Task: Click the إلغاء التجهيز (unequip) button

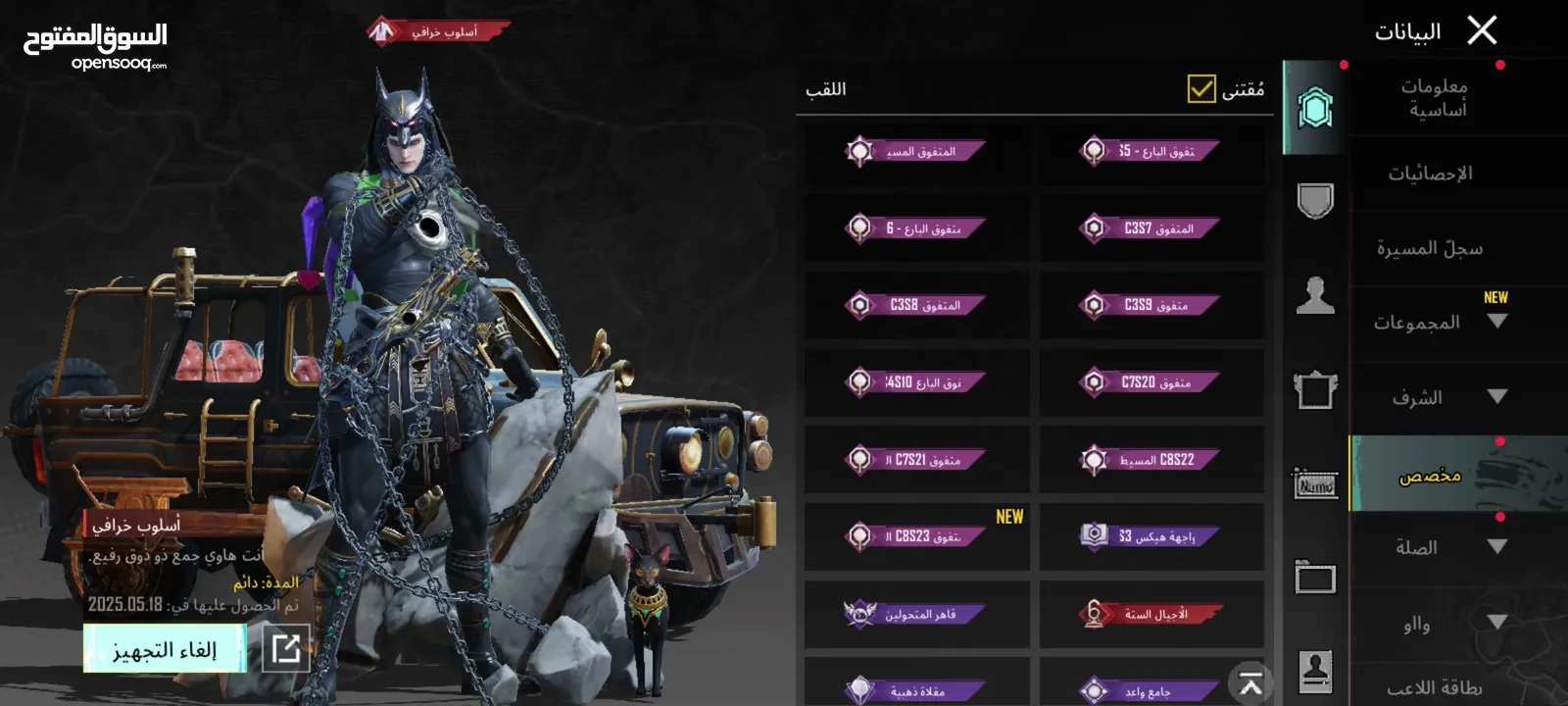Action: pos(165,649)
